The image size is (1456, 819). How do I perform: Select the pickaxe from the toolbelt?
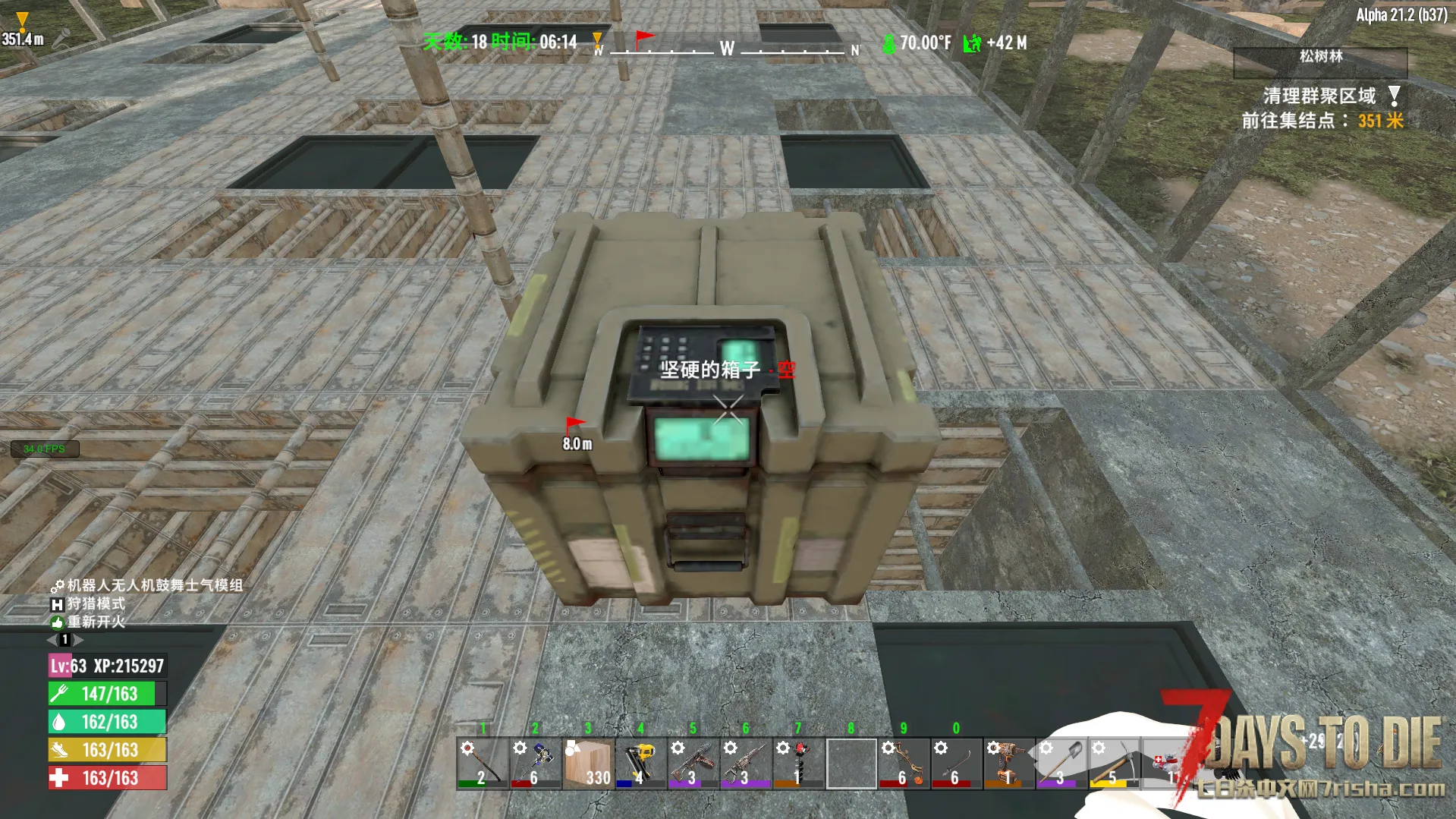(1113, 763)
